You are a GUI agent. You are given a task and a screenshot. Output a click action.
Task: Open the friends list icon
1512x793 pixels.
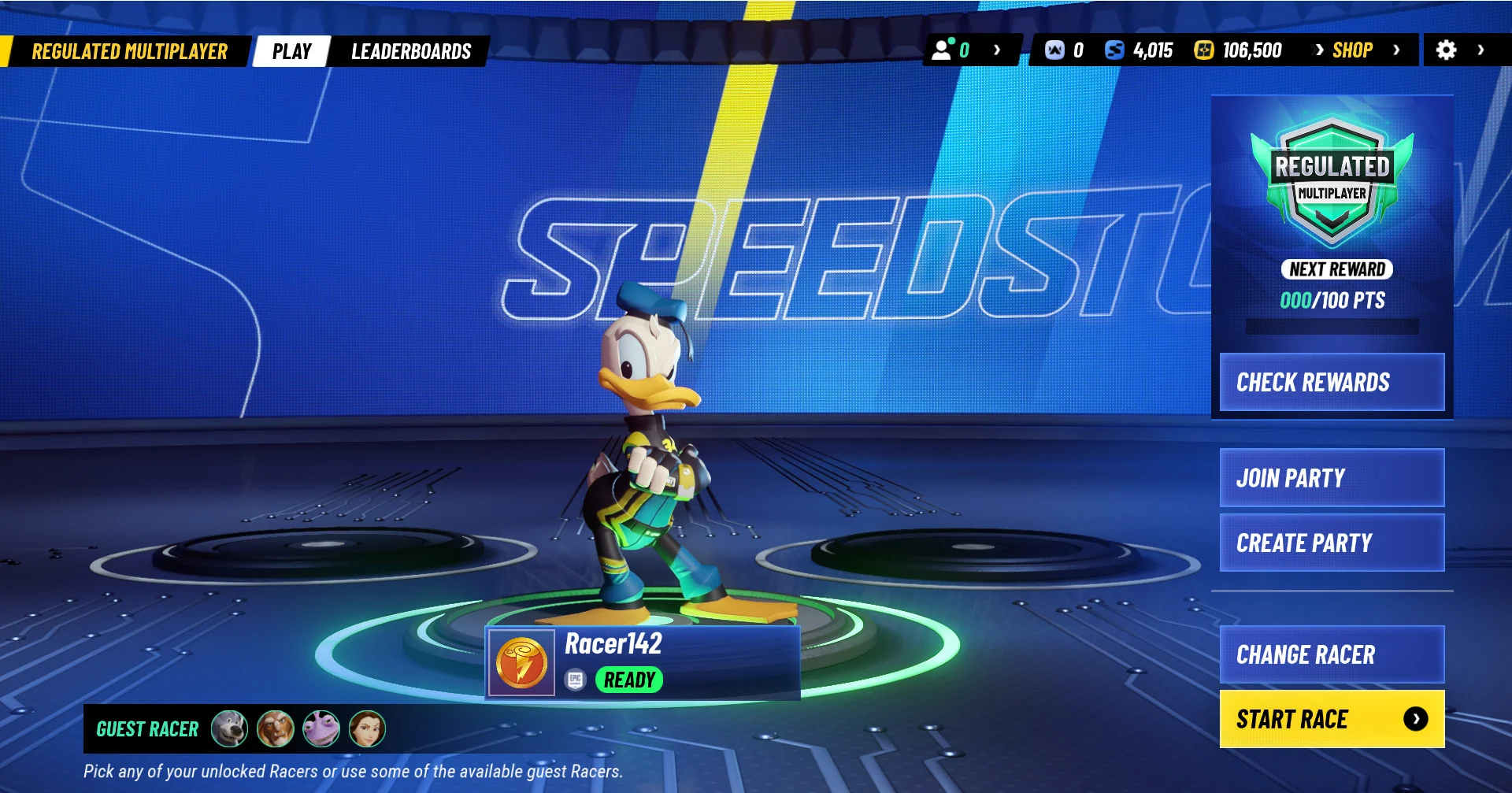943,50
